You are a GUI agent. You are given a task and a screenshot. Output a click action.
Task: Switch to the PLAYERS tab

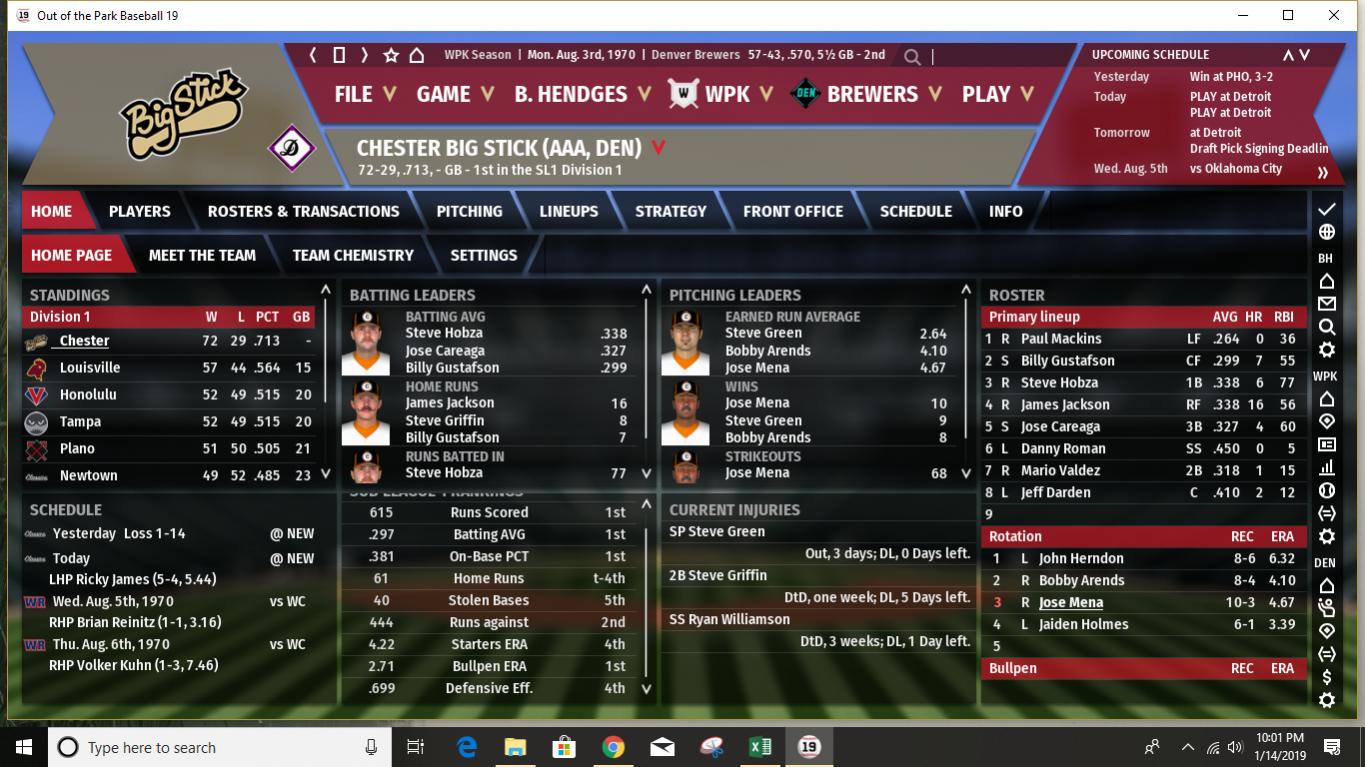(139, 211)
